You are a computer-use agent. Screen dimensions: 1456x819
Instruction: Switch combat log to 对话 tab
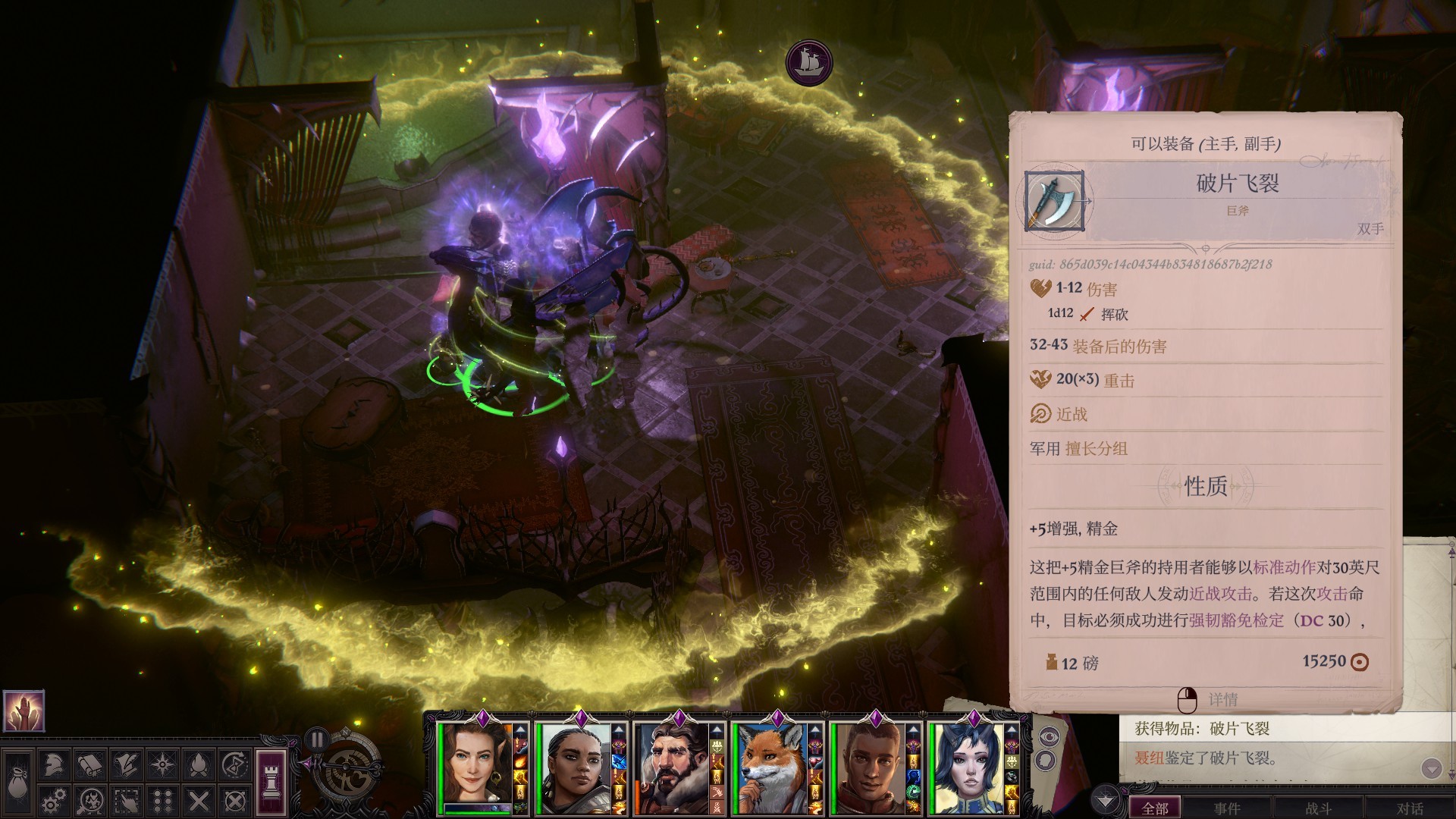click(x=1410, y=808)
